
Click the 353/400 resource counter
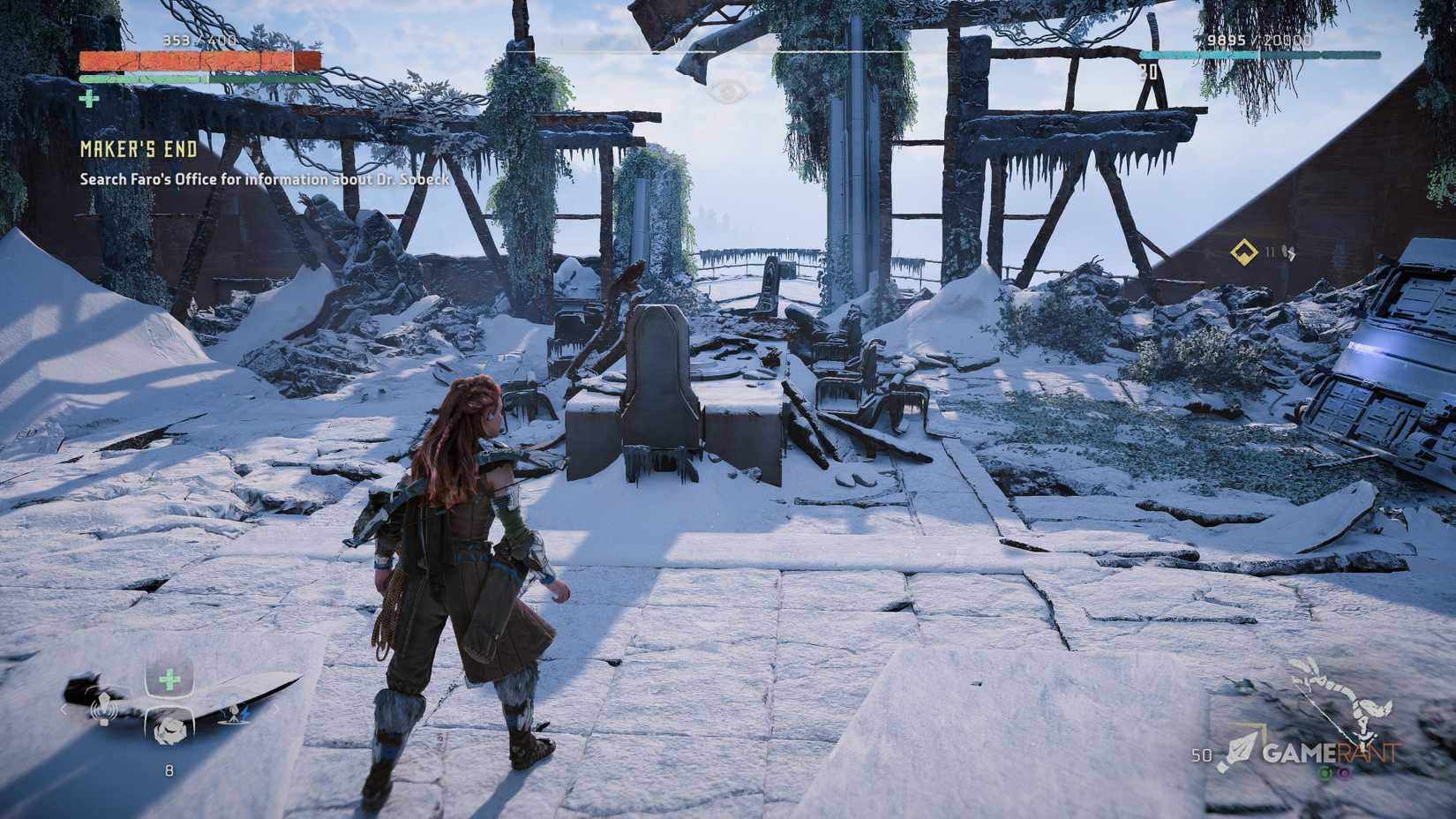tap(199, 40)
